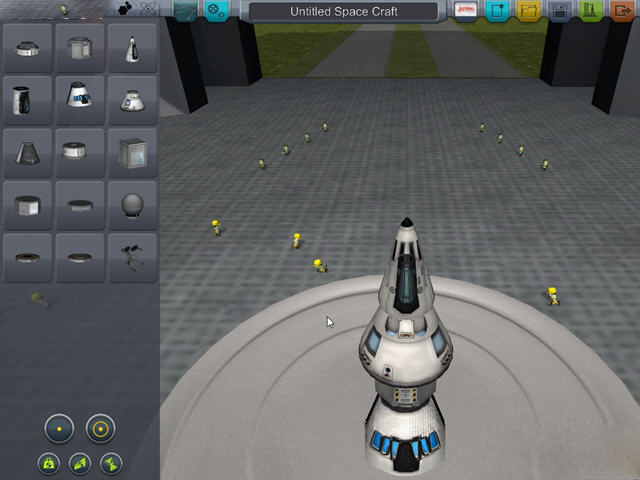Activate the dot-in-ring symmetry button
The image size is (640, 480).
[100, 429]
